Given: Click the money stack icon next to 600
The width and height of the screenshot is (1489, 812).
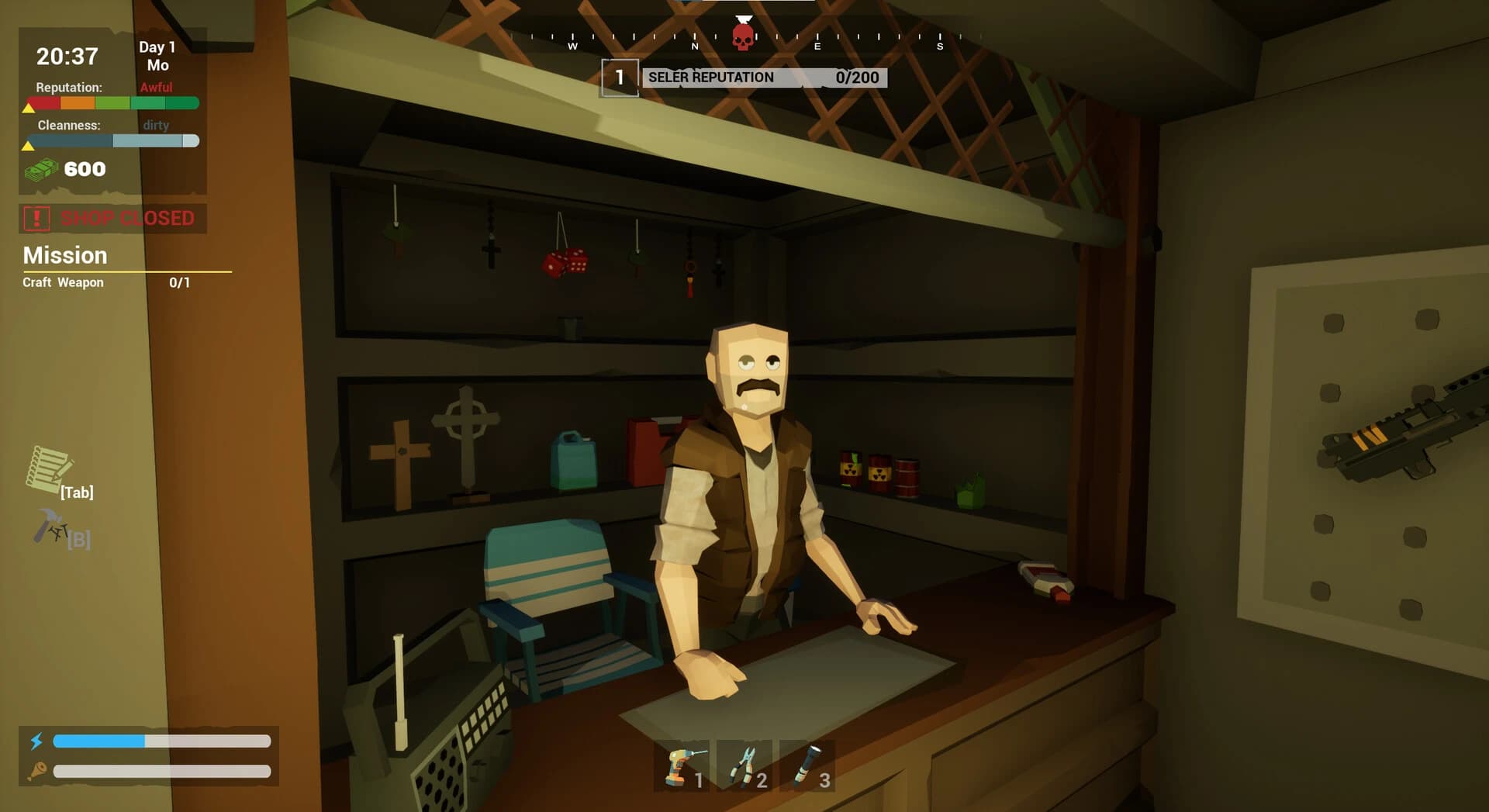Looking at the screenshot, I should (x=43, y=169).
